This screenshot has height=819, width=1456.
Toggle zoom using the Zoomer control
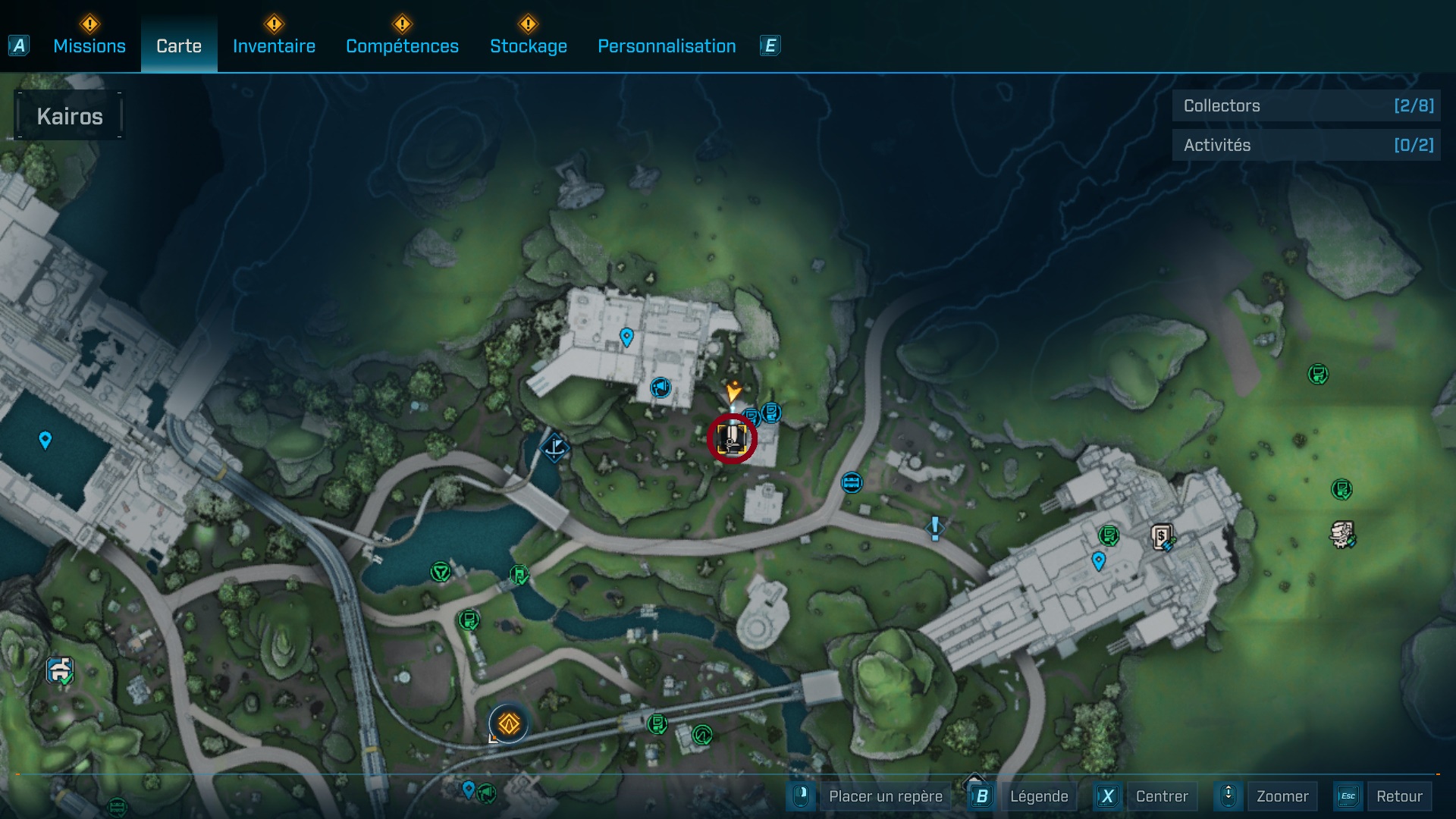[1283, 796]
